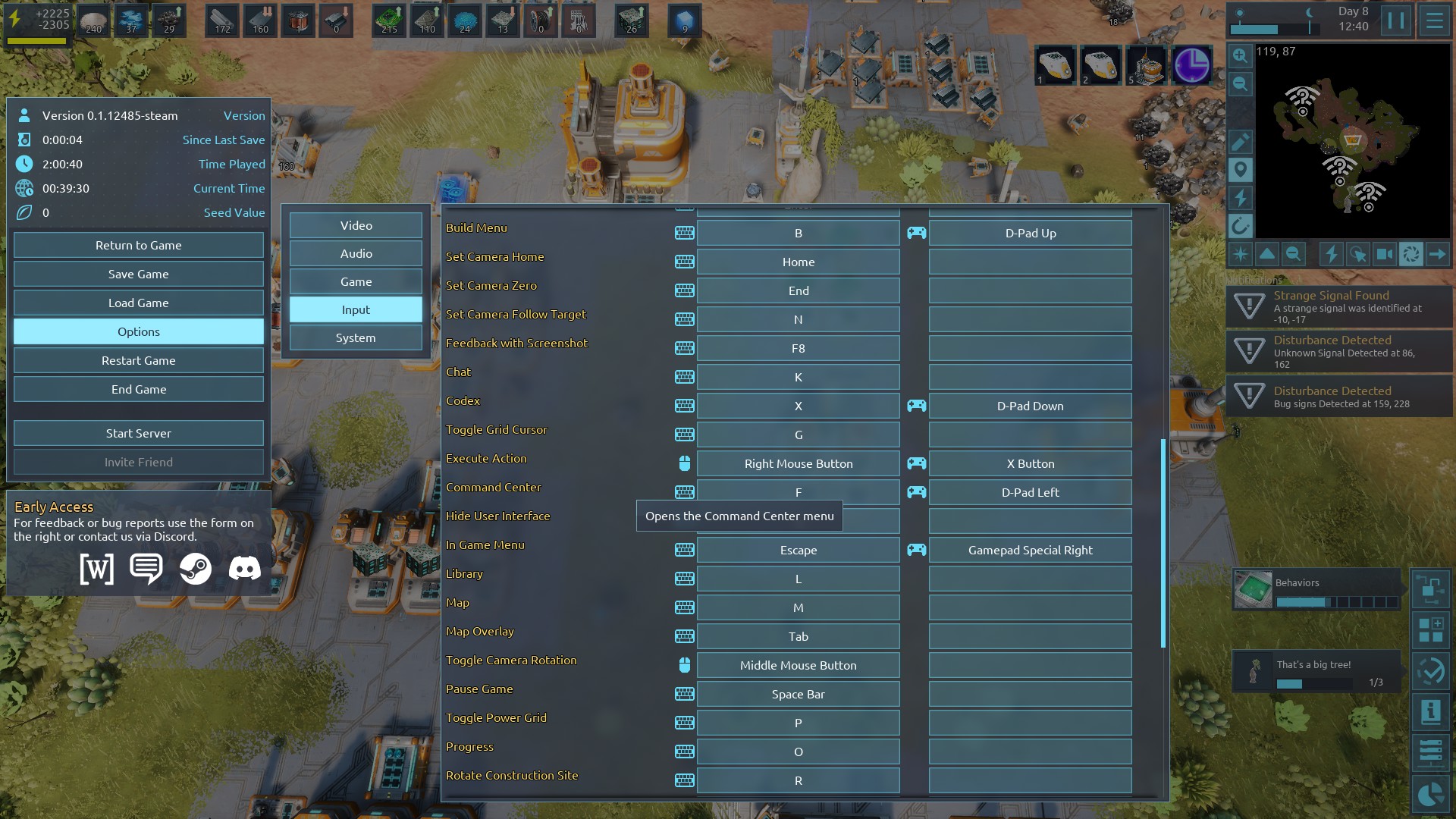This screenshot has width=1456, height=819.
Task: Select End Game
Action: click(138, 390)
